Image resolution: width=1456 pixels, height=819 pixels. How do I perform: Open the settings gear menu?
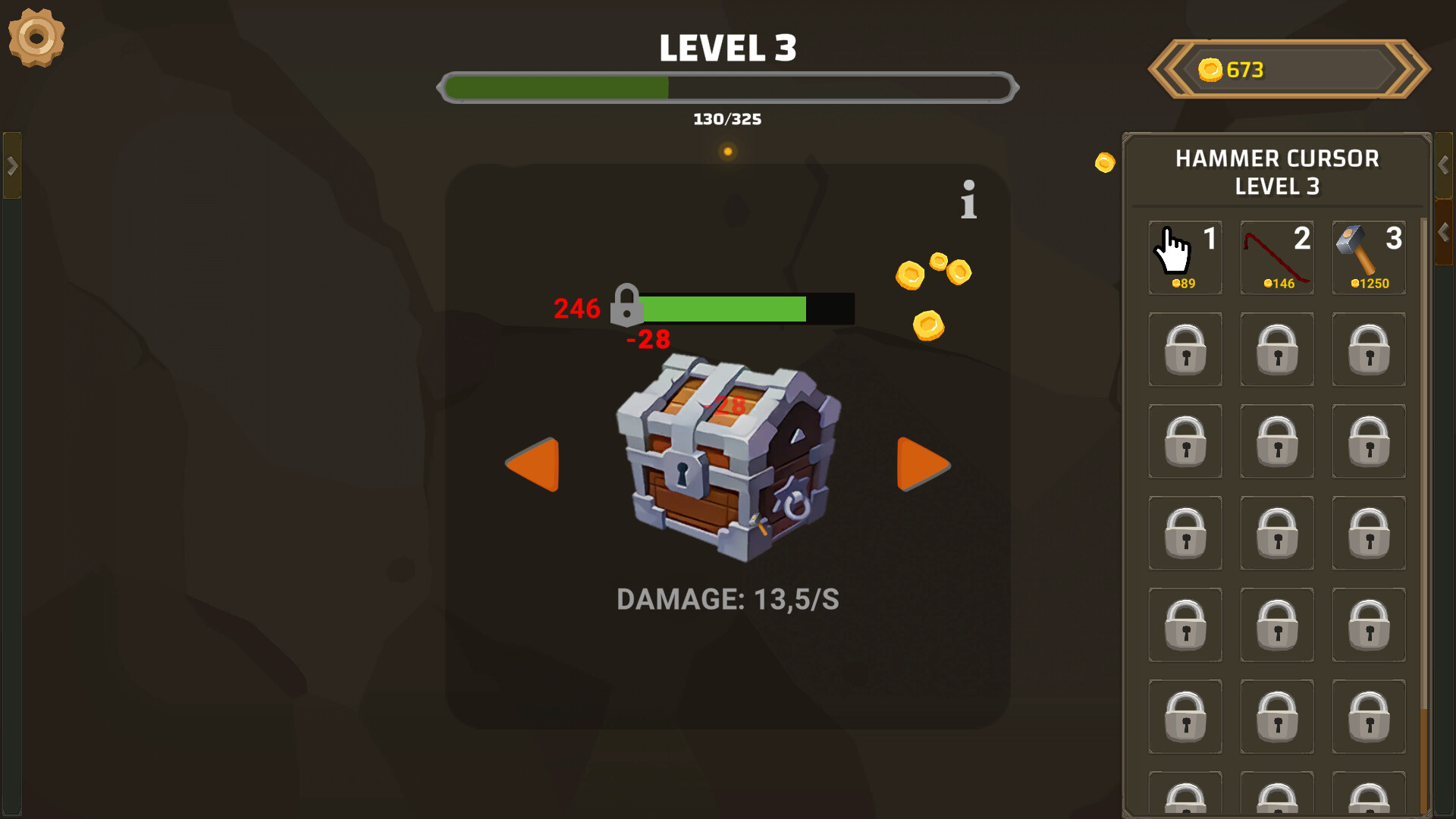pos(36,38)
